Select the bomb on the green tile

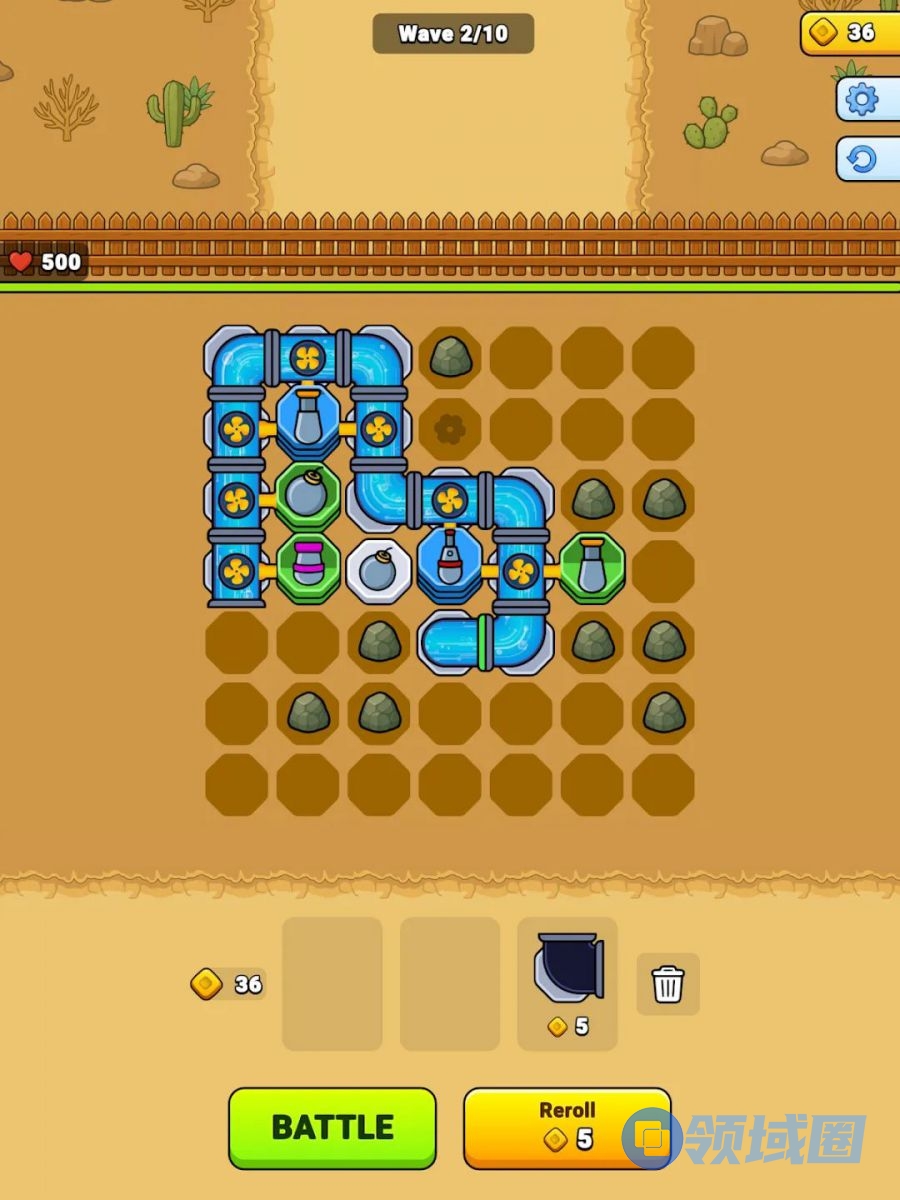(308, 495)
